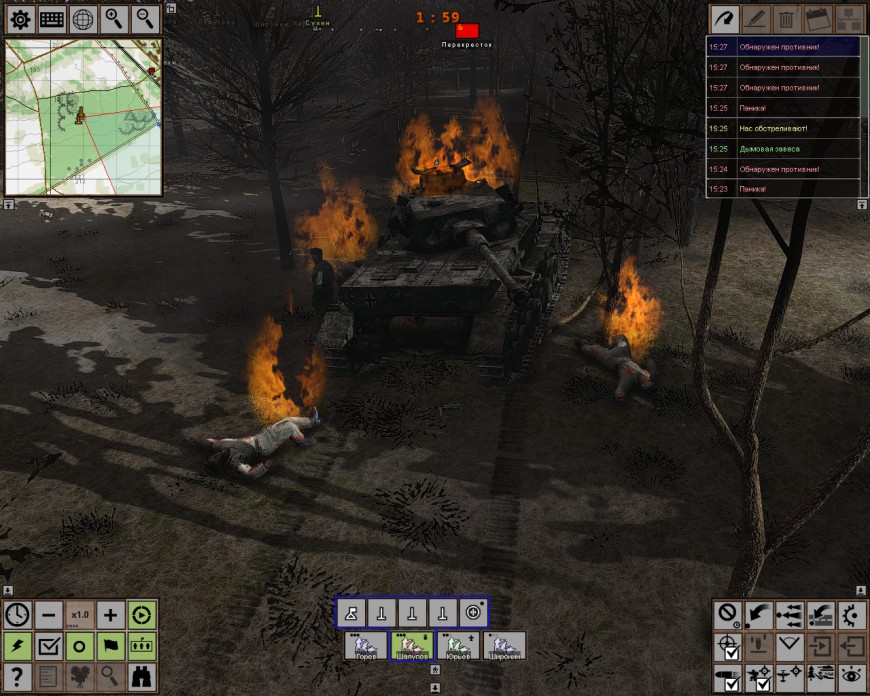Toggle the crosshair fire checkbox button
The width and height of the screenshot is (870, 696).
[x=728, y=646]
